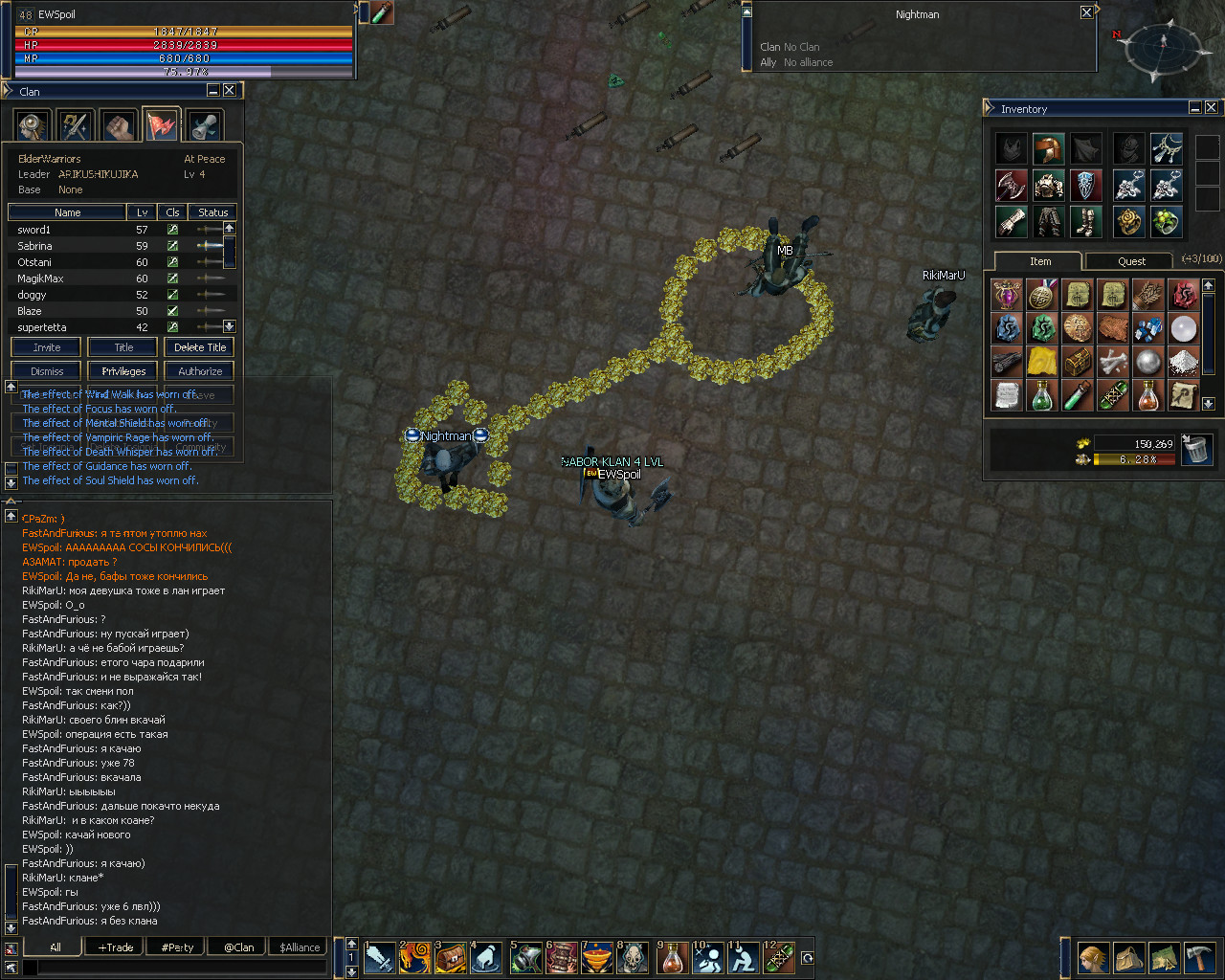This screenshot has width=1225, height=980.
Task: Open clan Privileges settings
Action: tap(123, 371)
